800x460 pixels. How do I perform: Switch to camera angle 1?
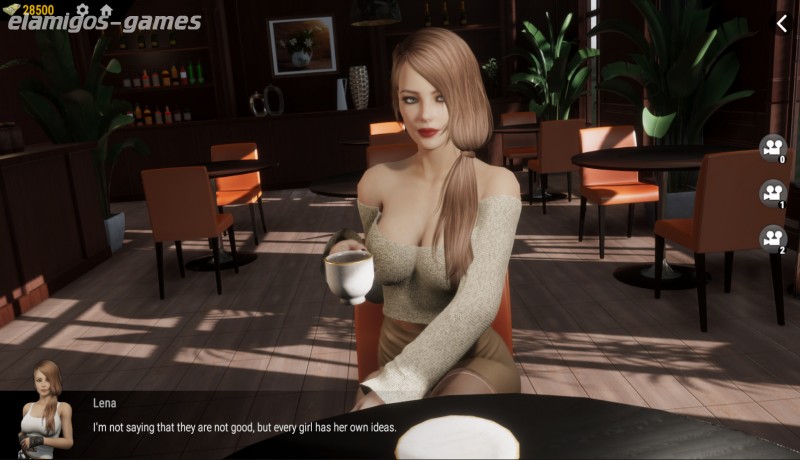tap(773, 193)
